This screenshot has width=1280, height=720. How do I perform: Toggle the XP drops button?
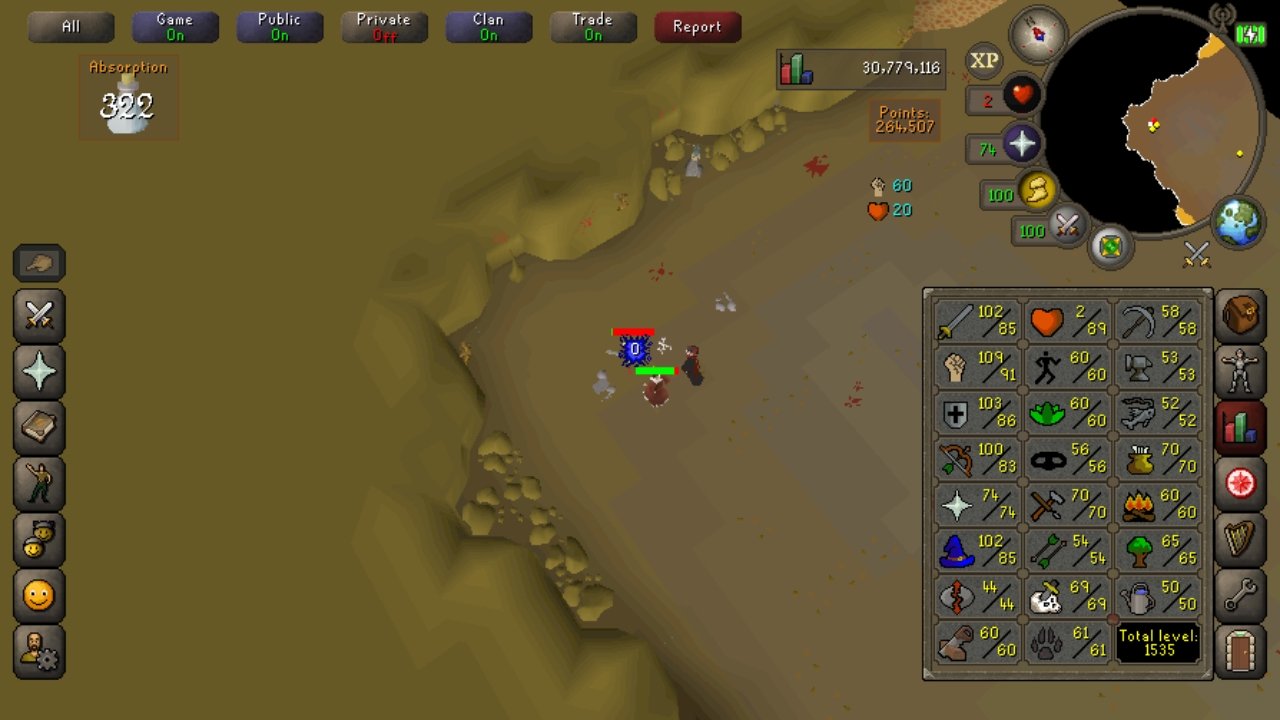coord(984,61)
